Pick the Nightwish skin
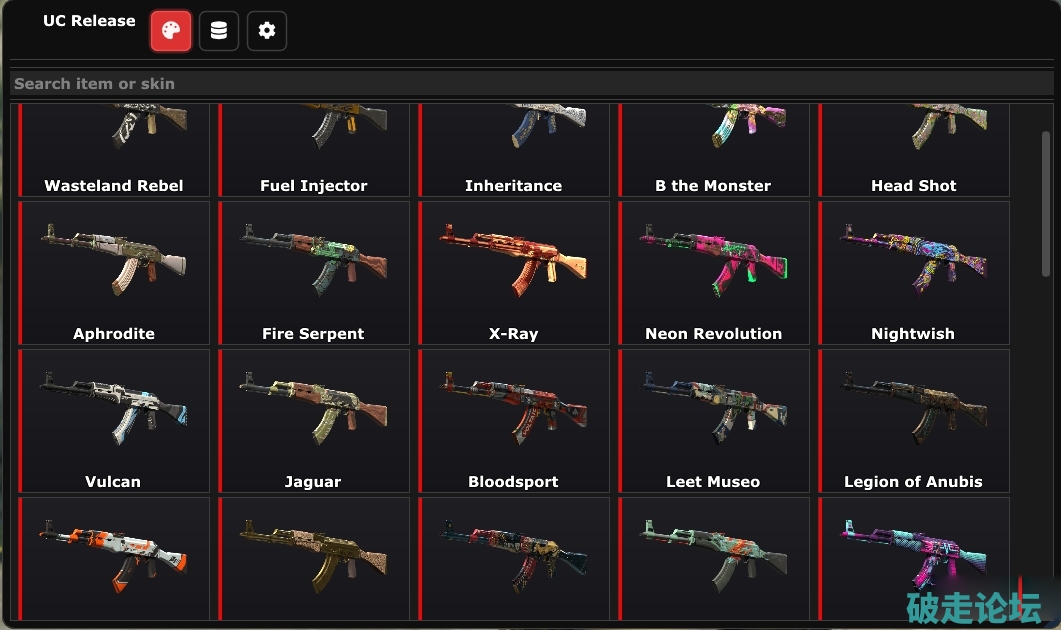 914,273
